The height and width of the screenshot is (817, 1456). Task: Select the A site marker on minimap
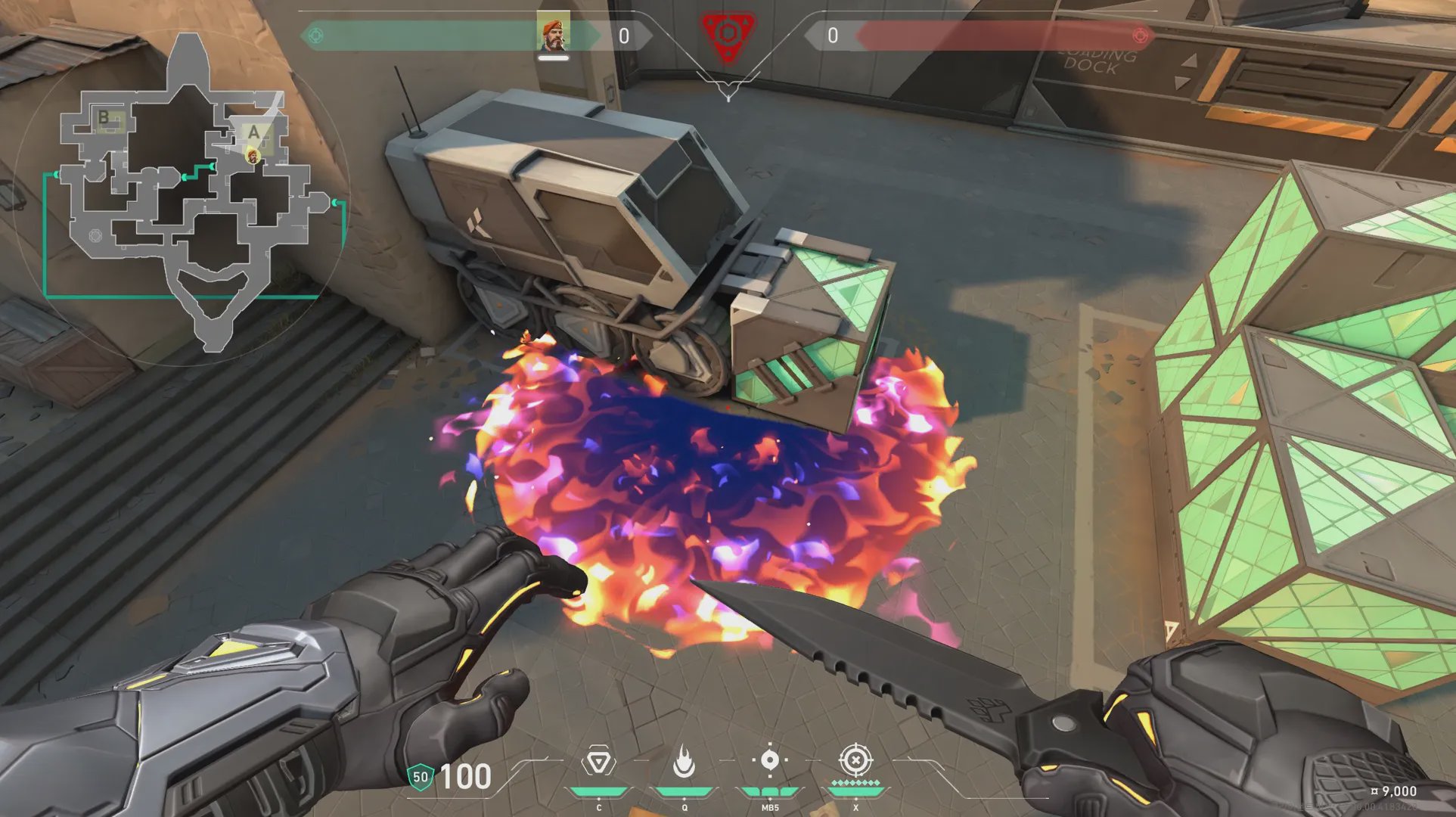(x=253, y=132)
